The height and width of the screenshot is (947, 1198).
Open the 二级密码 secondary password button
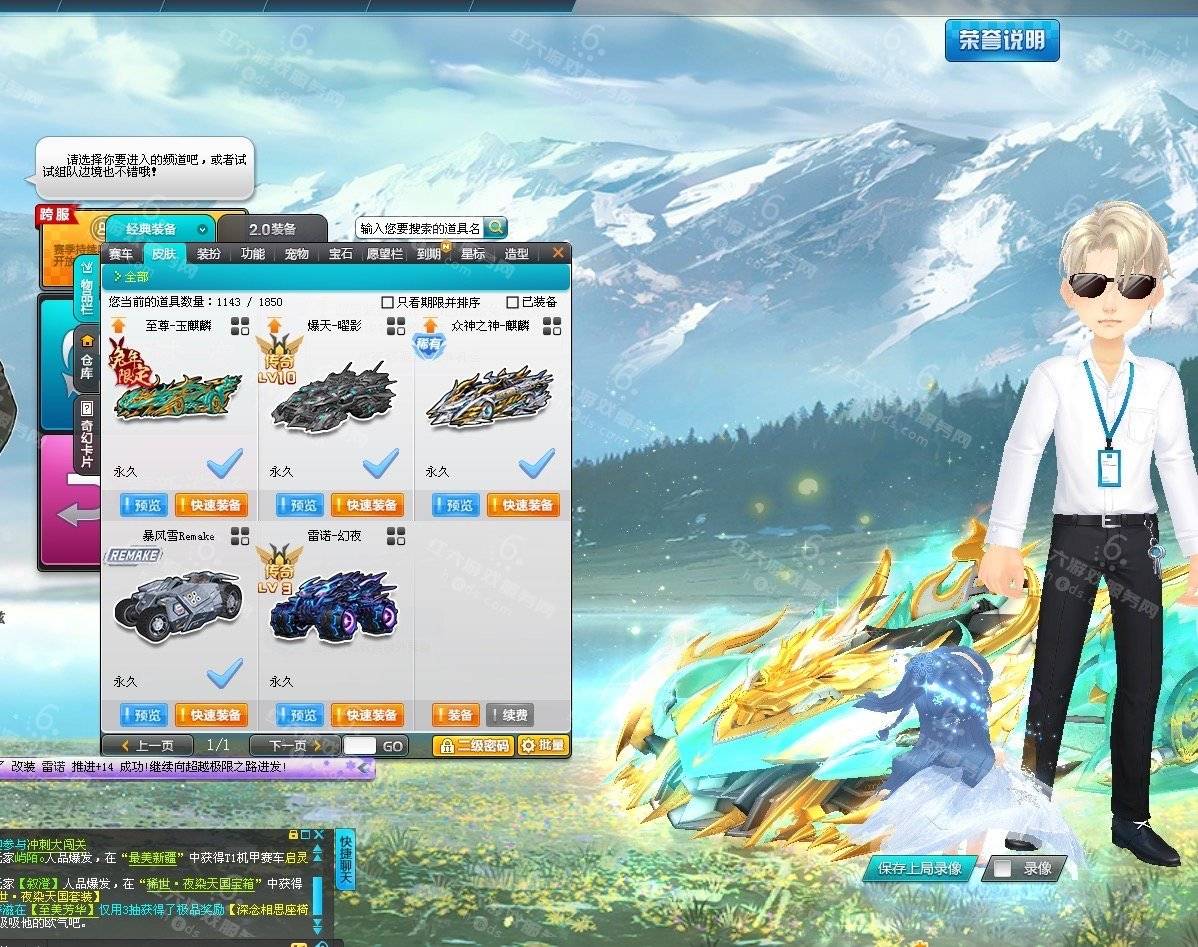pos(472,745)
